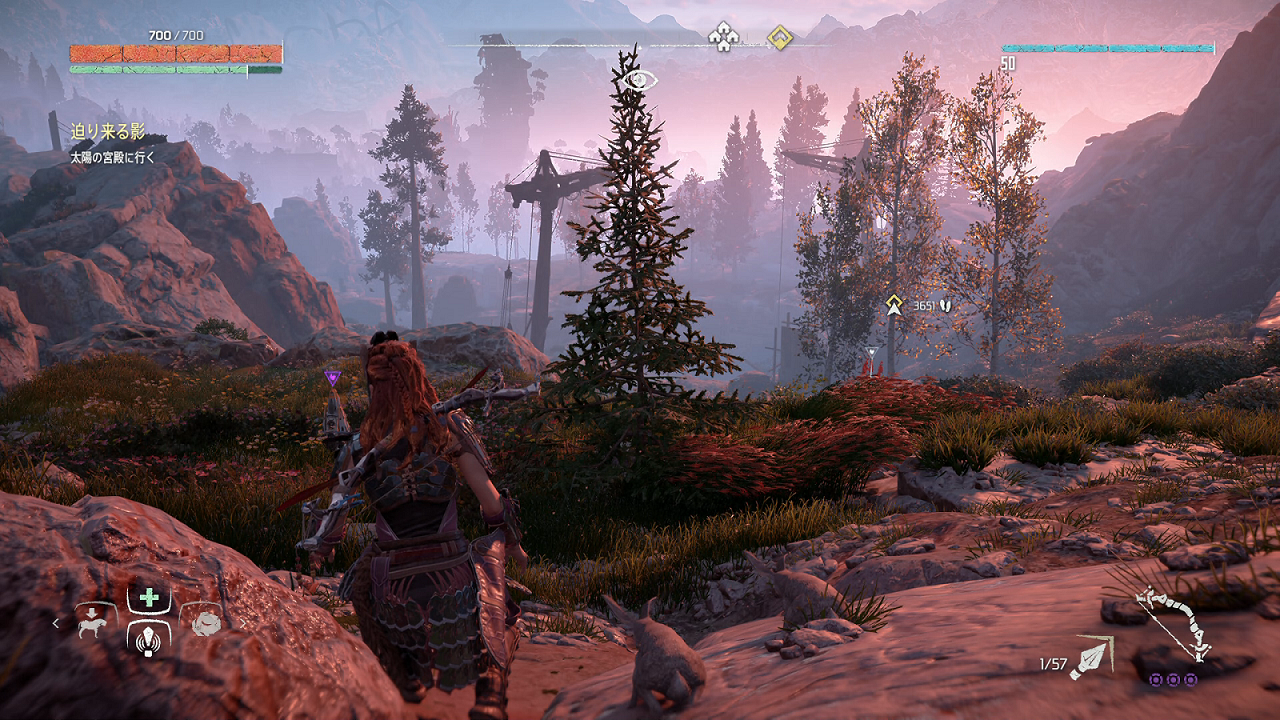Click the purple triangle waypoint marker
1280x720 pixels.
click(332, 377)
